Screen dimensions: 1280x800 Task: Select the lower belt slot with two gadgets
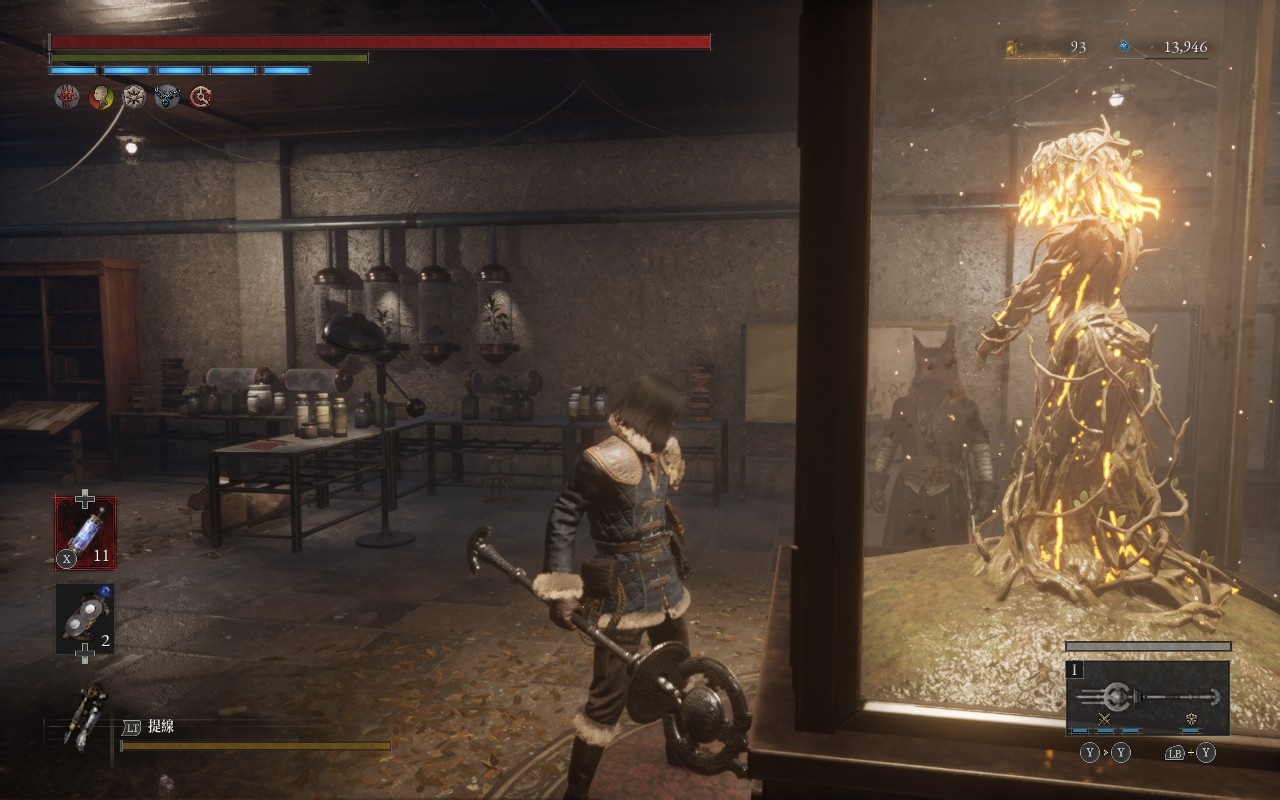85,619
